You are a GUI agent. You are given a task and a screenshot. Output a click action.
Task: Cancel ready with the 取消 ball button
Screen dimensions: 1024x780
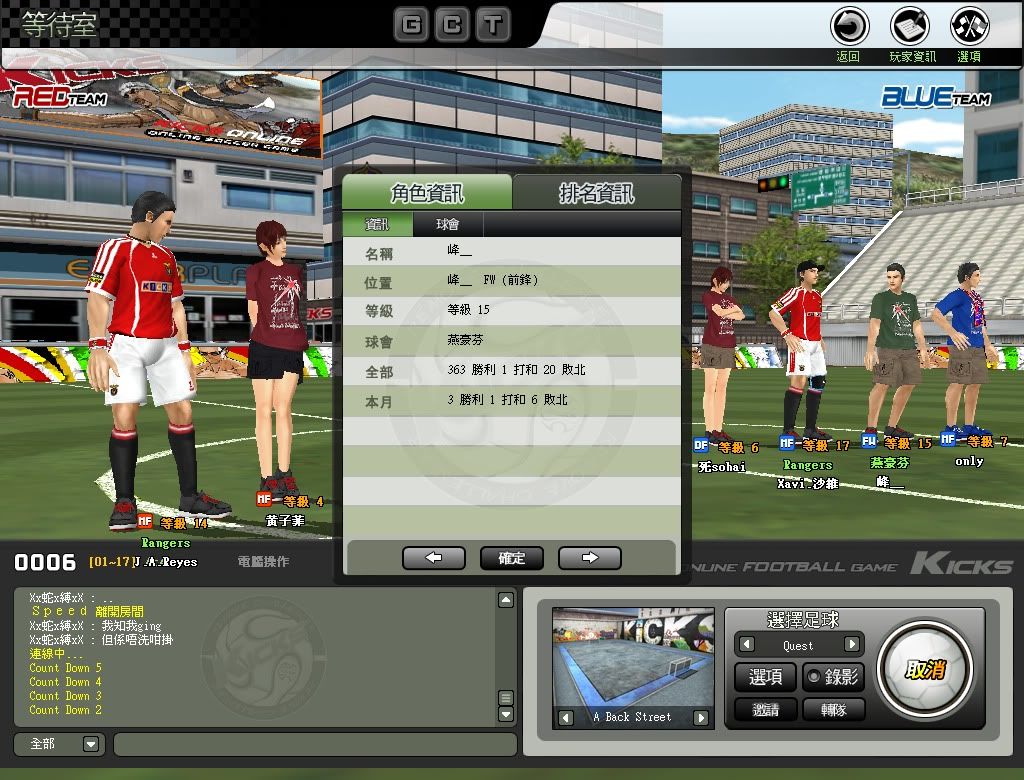click(x=924, y=670)
